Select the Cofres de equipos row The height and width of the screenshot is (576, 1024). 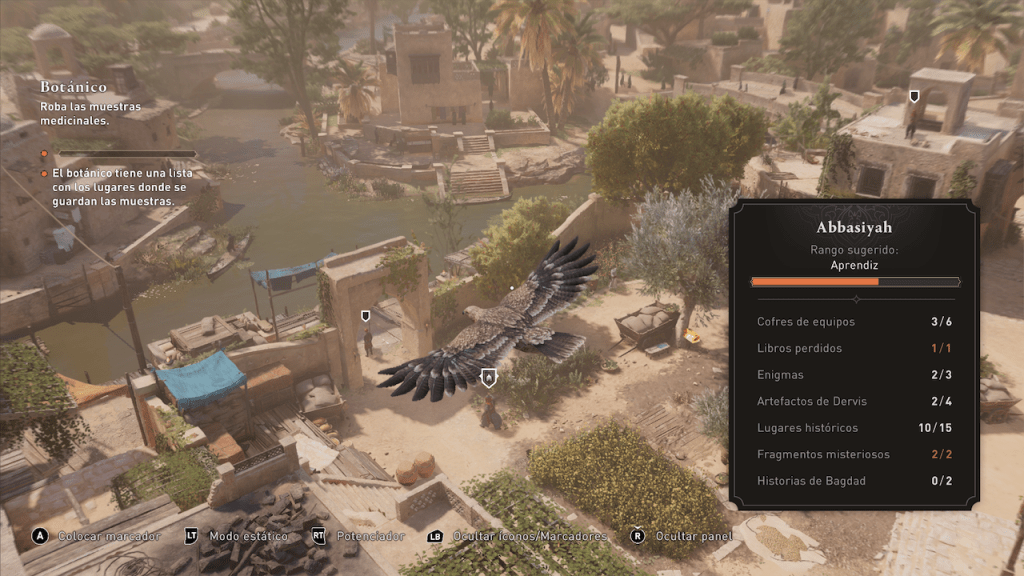pyautogui.click(x=853, y=322)
